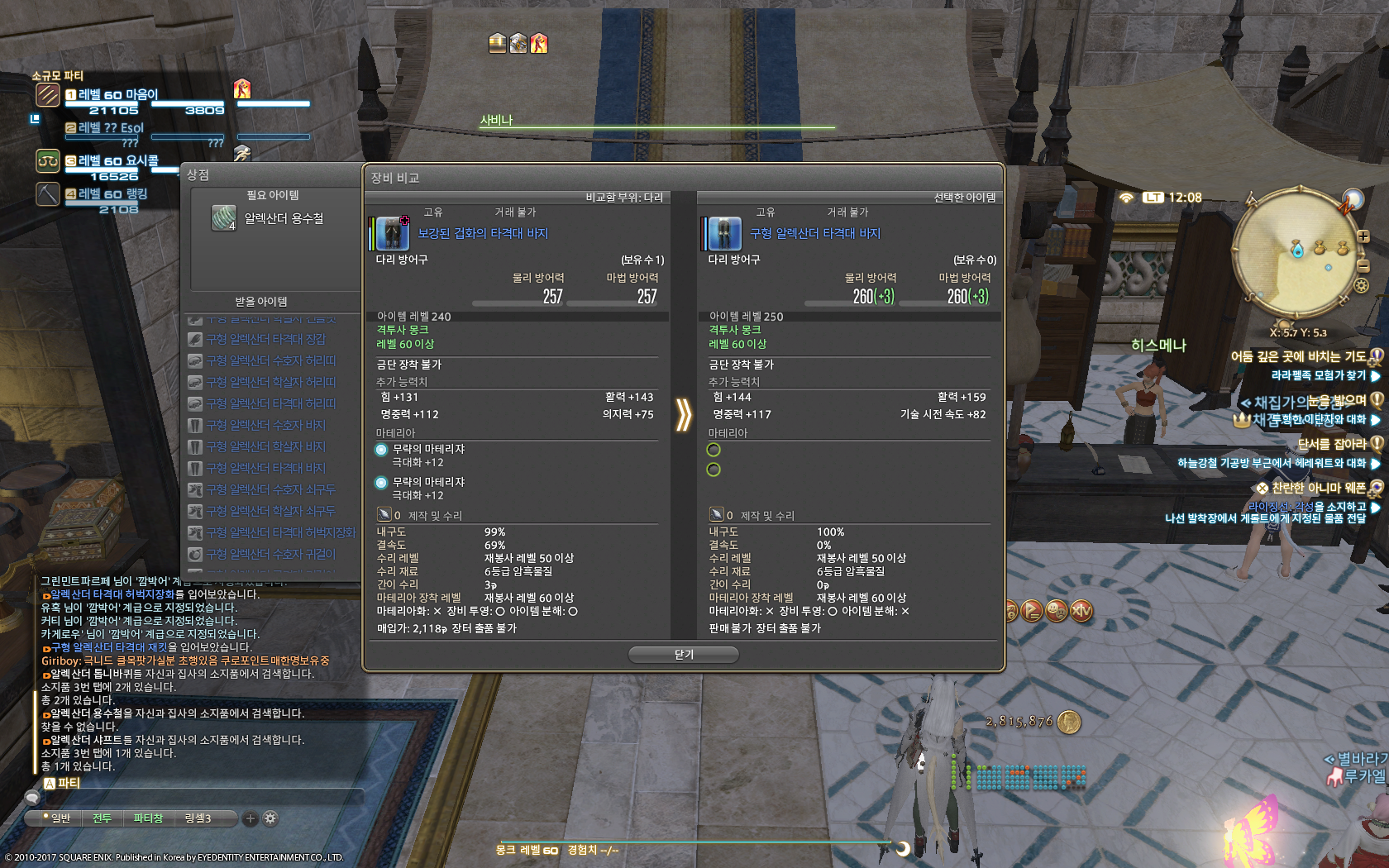Screen dimensions: 1389x868
Task: Select party member 요시콜 in party list
Action: coord(117,161)
